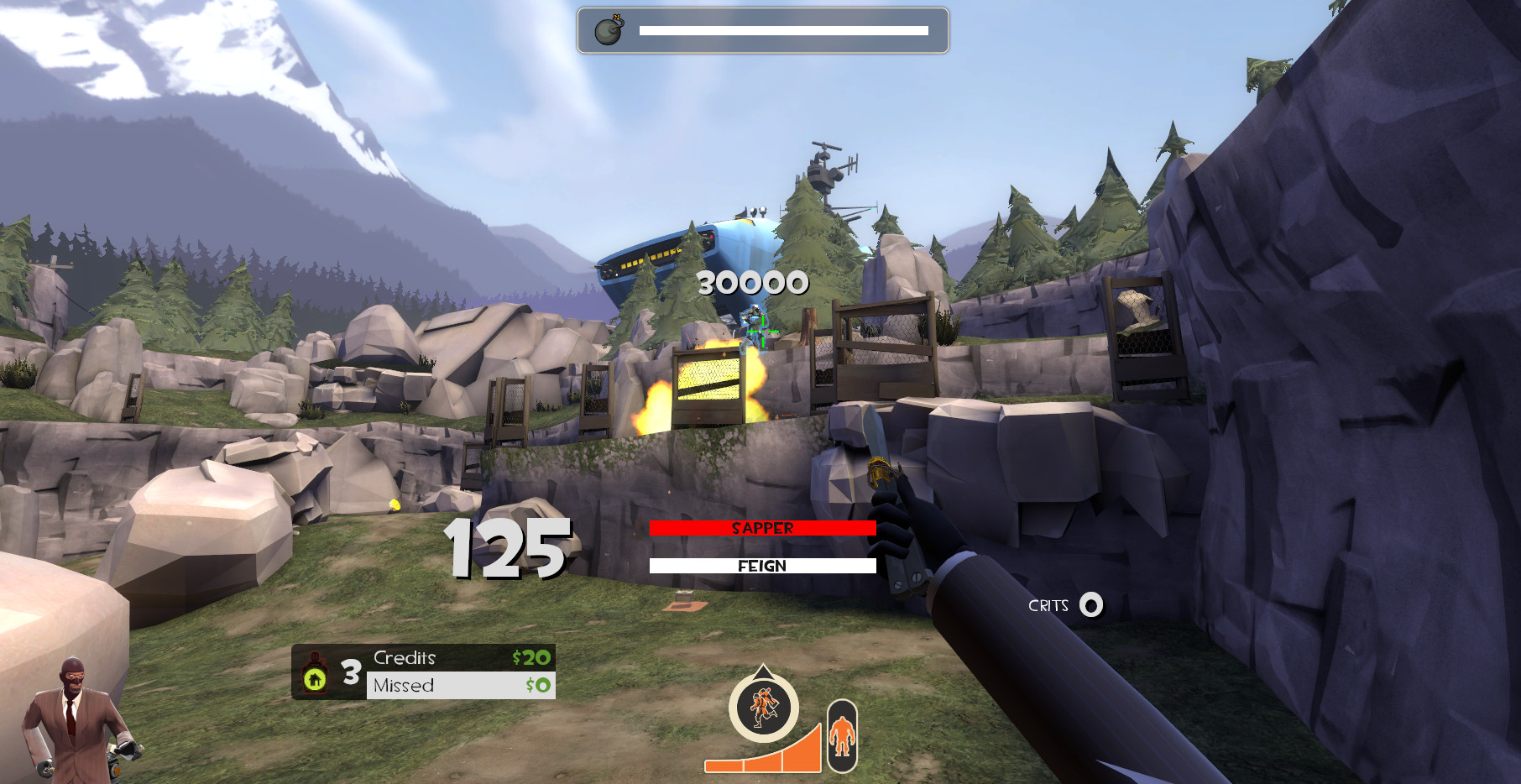Click the CRITS indicator circle
Screen dimensions: 1521x784
[x=1090, y=606]
